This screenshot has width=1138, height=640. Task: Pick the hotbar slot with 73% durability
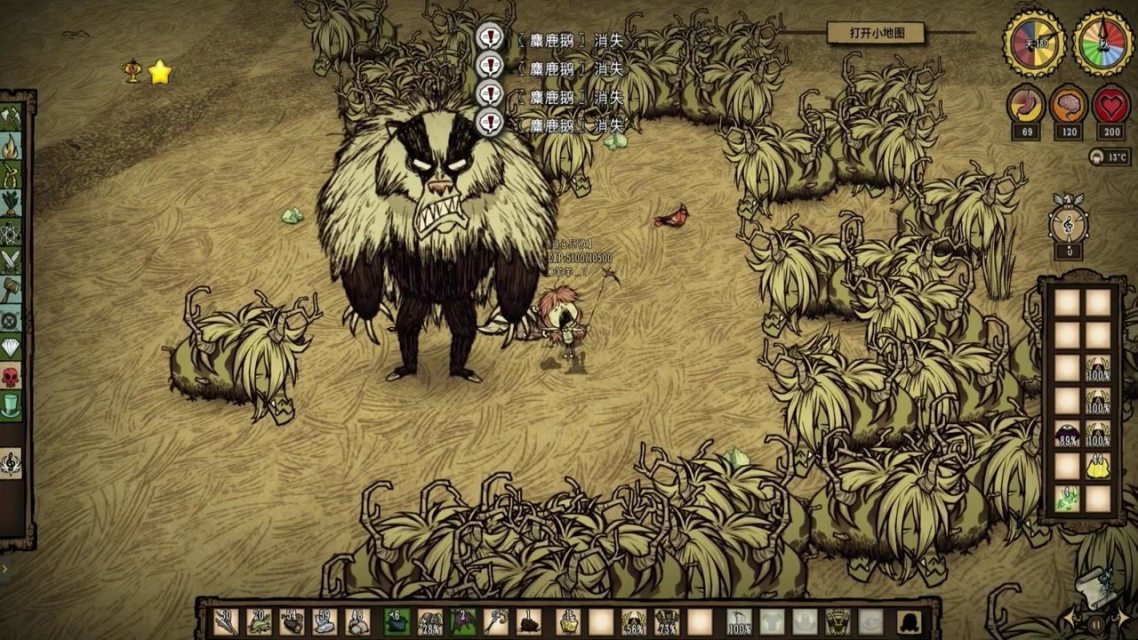pos(667,622)
